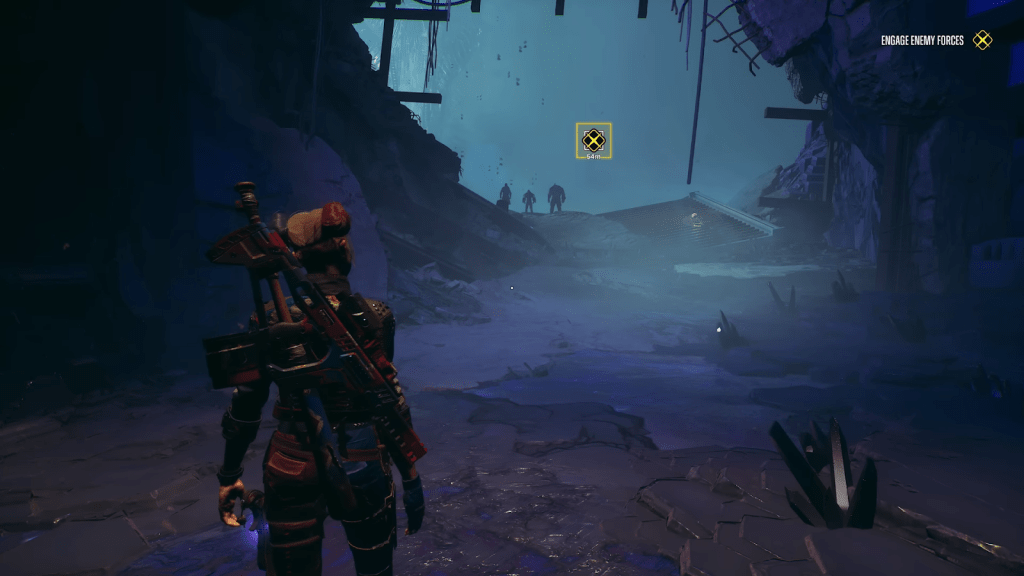Click the yellow objective waypoint marker
1024x576 pixels.
point(593,140)
